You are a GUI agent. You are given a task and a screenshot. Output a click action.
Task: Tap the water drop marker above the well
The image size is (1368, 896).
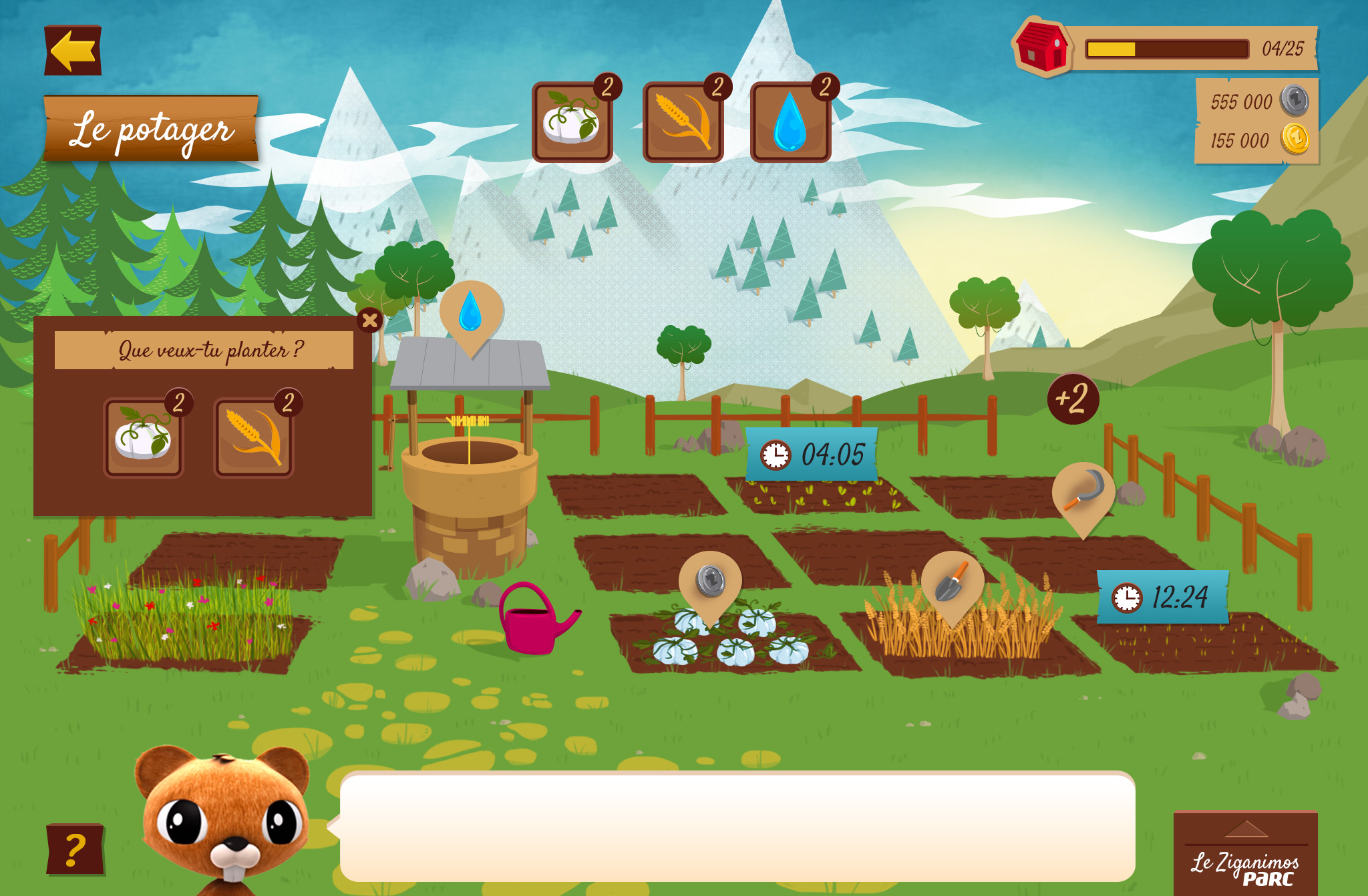[x=471, y=312]
